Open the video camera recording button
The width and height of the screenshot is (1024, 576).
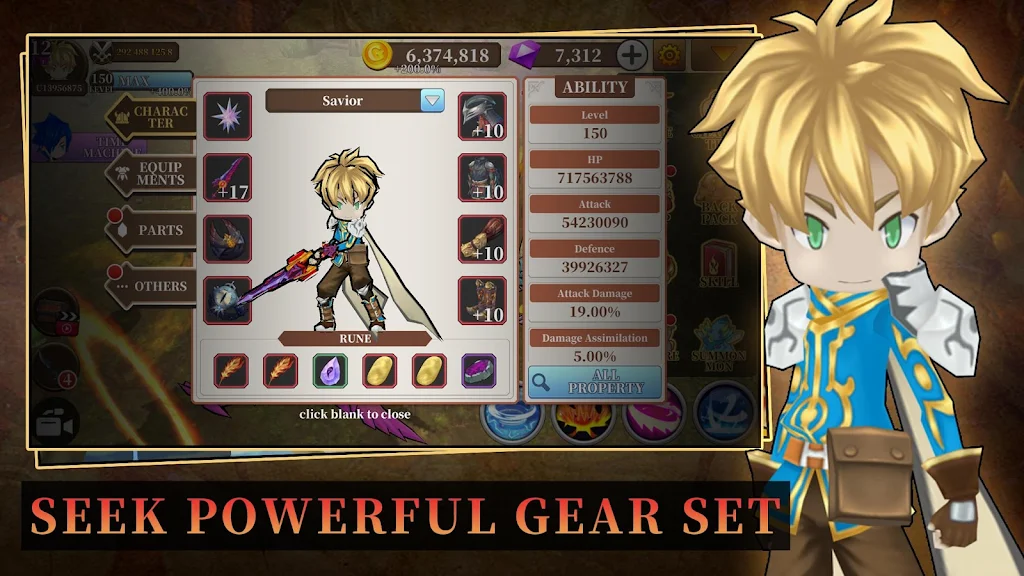tap(56, 424)
